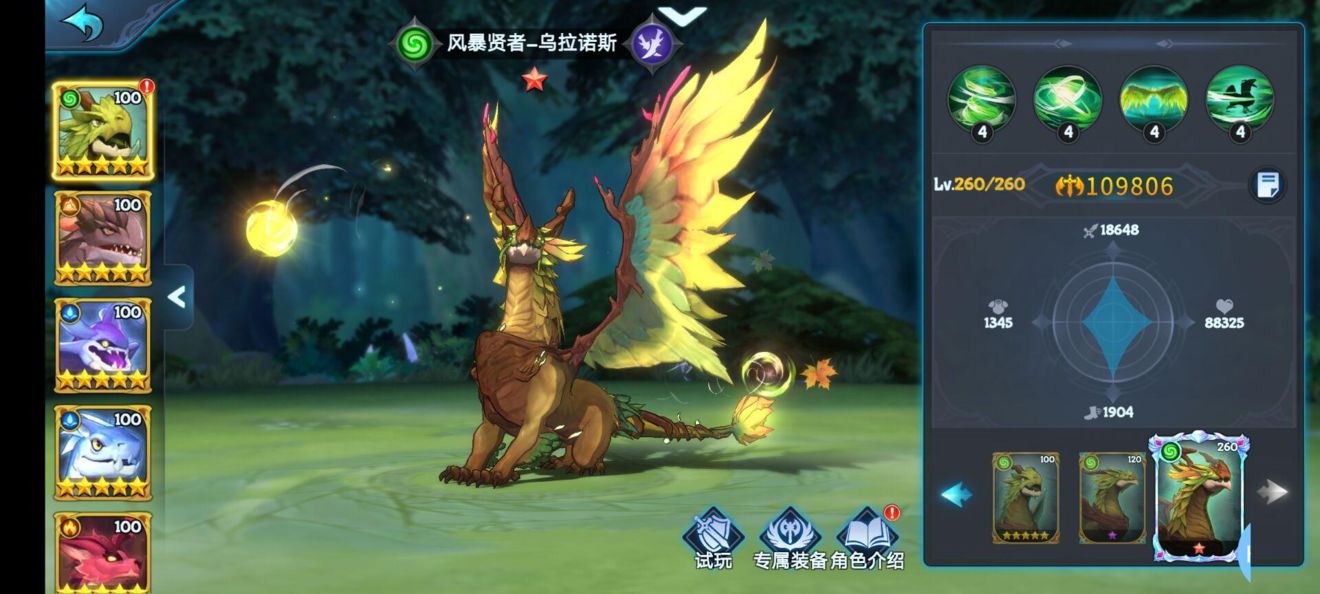The width and height of the screenshot is (1320, 594).
Task: View the first green tornado skill
Action: click(x=981, y=100)
